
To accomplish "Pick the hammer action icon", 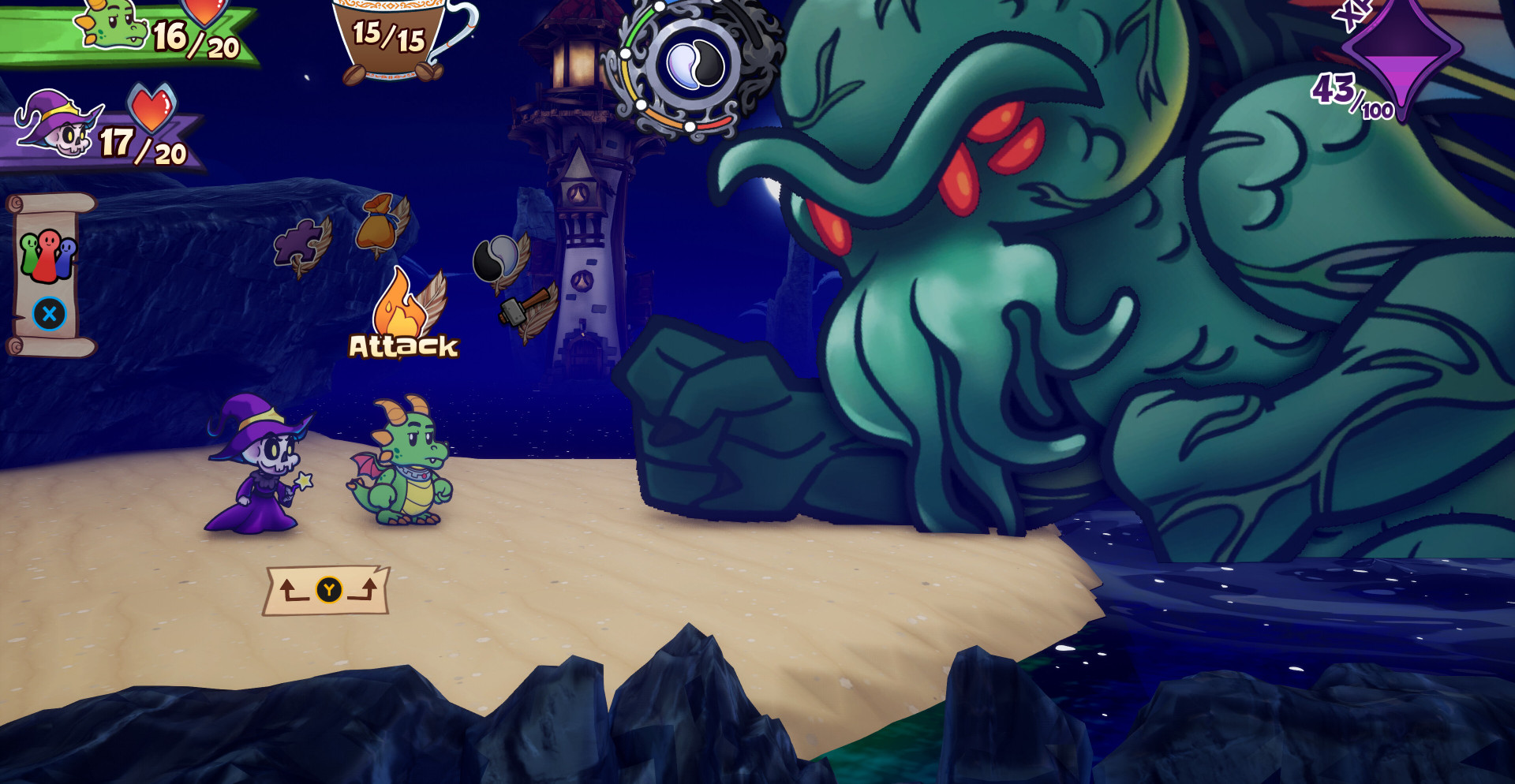I will [525, 309].
